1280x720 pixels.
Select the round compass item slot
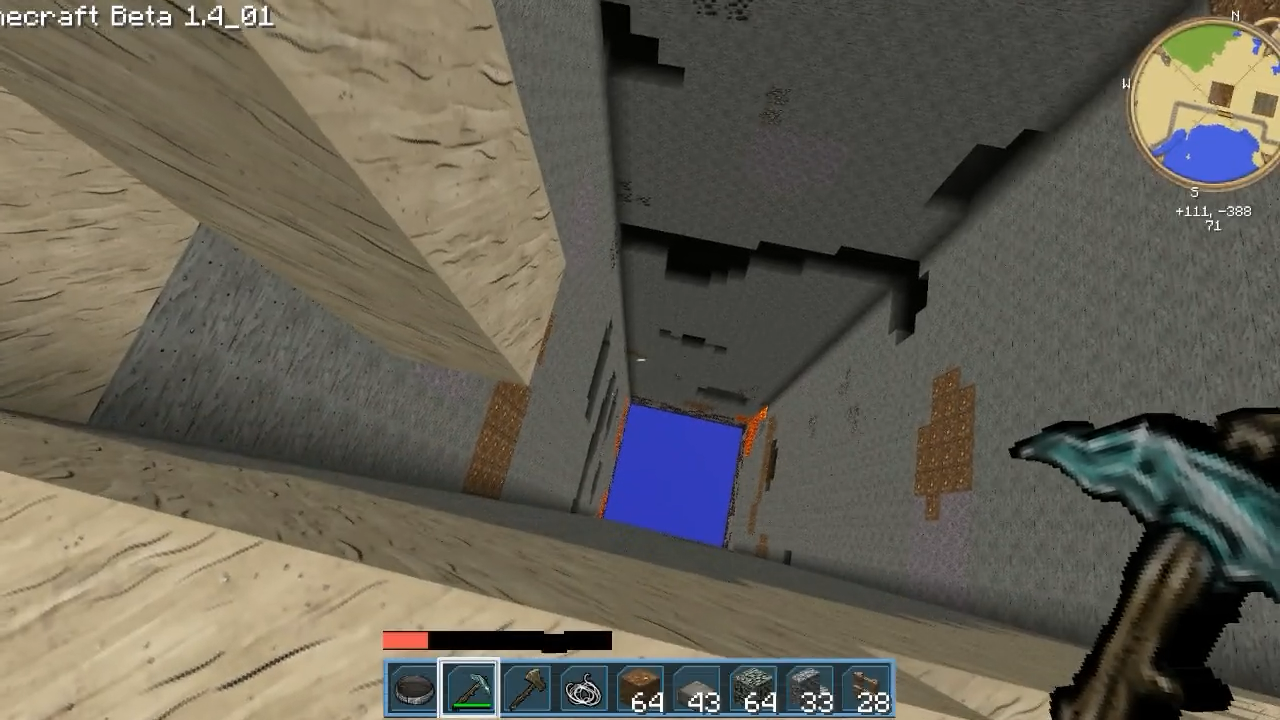click(x=413, y=689)
